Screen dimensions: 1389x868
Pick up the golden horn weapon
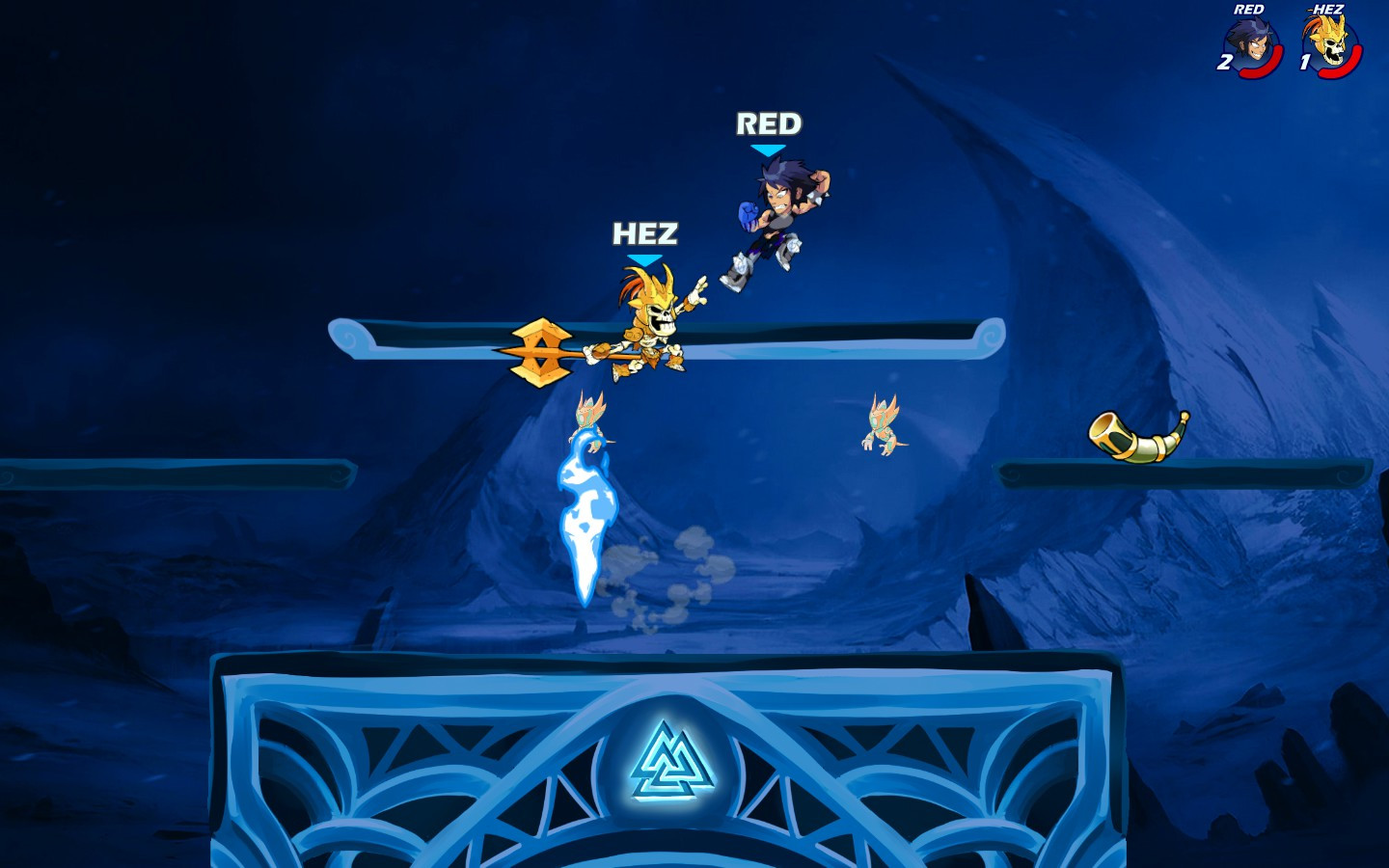1138,434
